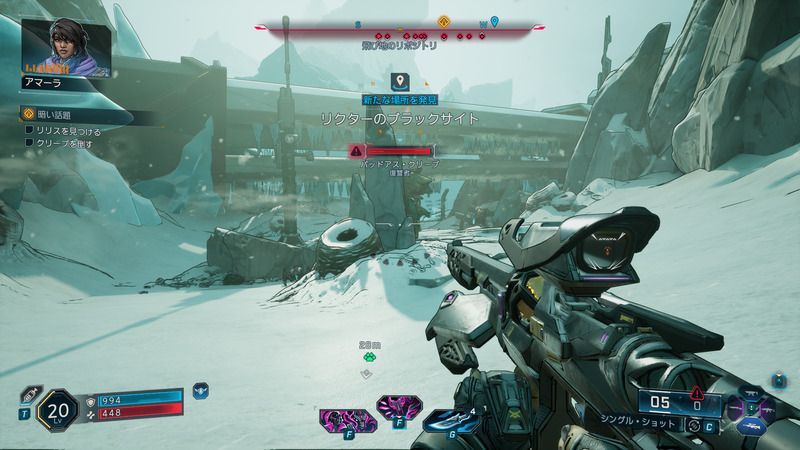Click the new location discovered pin icon
The width and height of the screenshot is (800, 450).
click(x=399, y=81)
